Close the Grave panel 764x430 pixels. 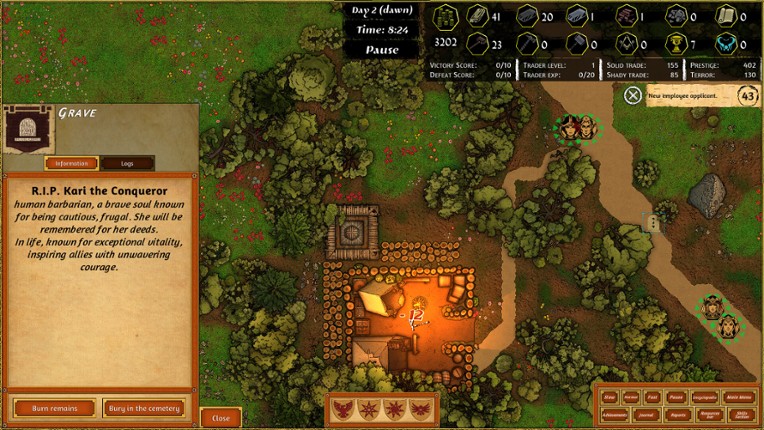[221, 418]
